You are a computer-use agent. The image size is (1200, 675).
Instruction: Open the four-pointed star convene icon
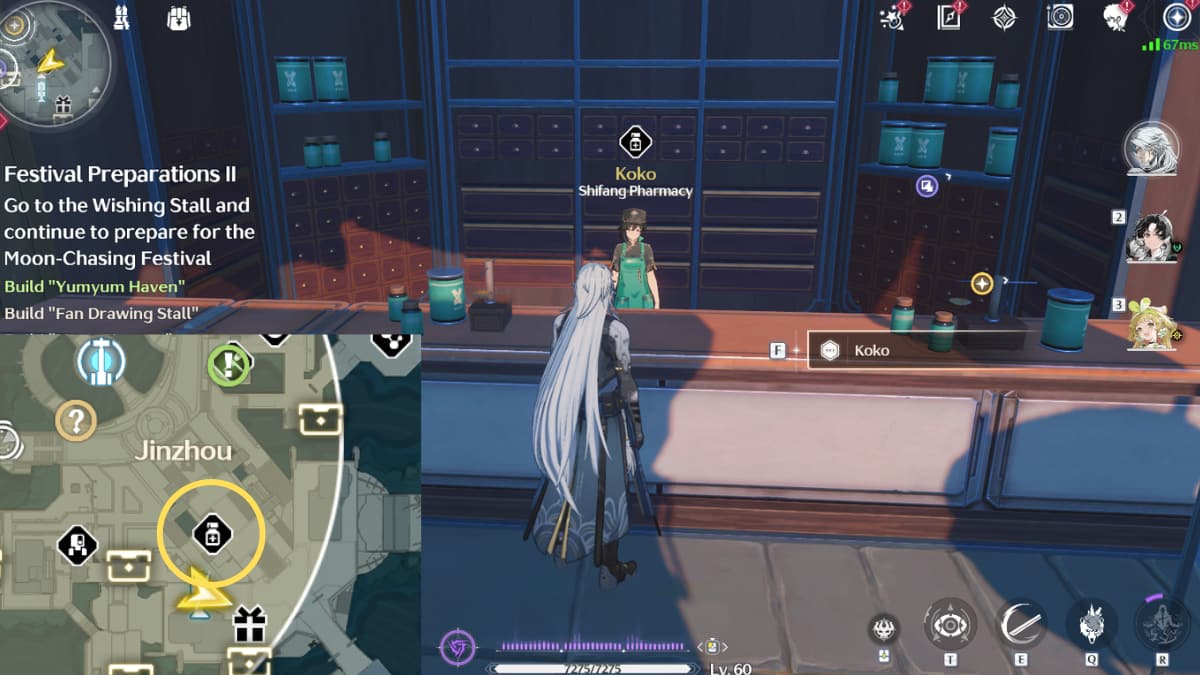tap(1003, 17)
